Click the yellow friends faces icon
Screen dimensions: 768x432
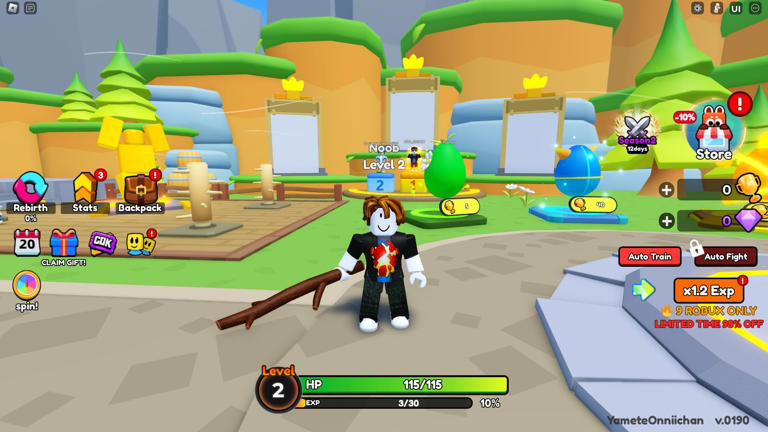(139, 243)
